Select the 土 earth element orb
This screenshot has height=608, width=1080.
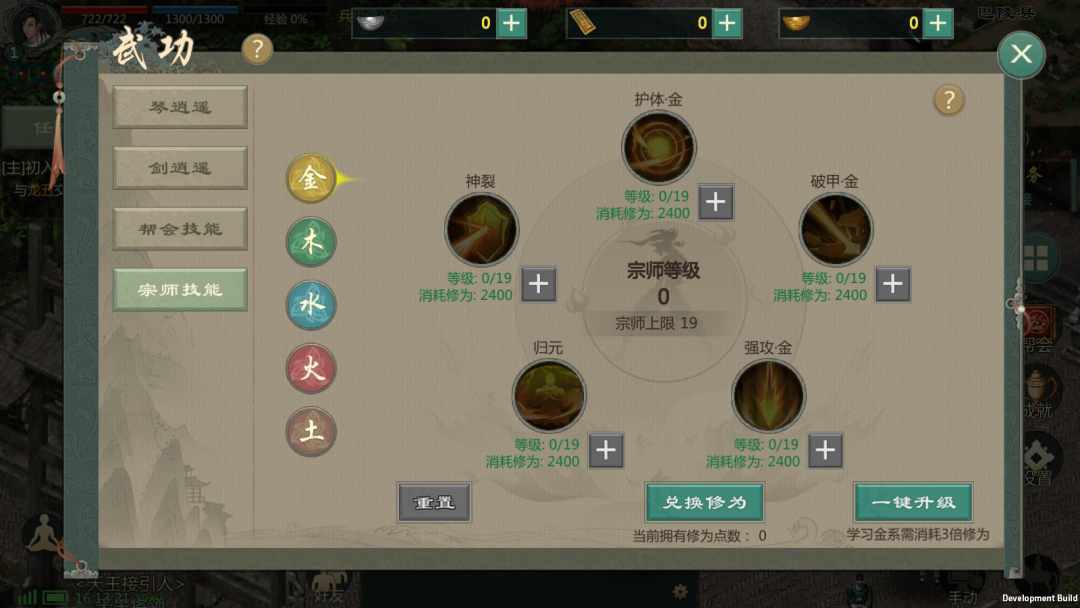click(311, 432)
